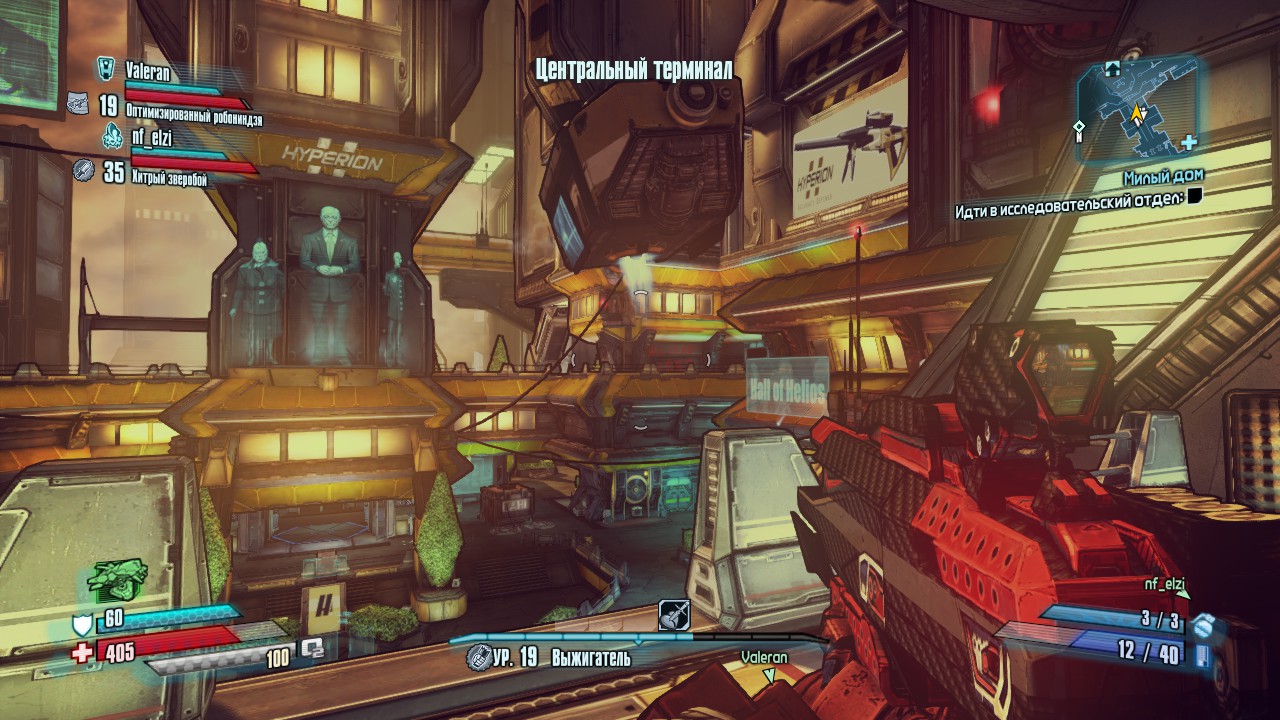The width and height of the screenshot is (1280, 720).
Task: Open the minimap in the corner
Action: pyautogui.click(x=1137, y=108)
